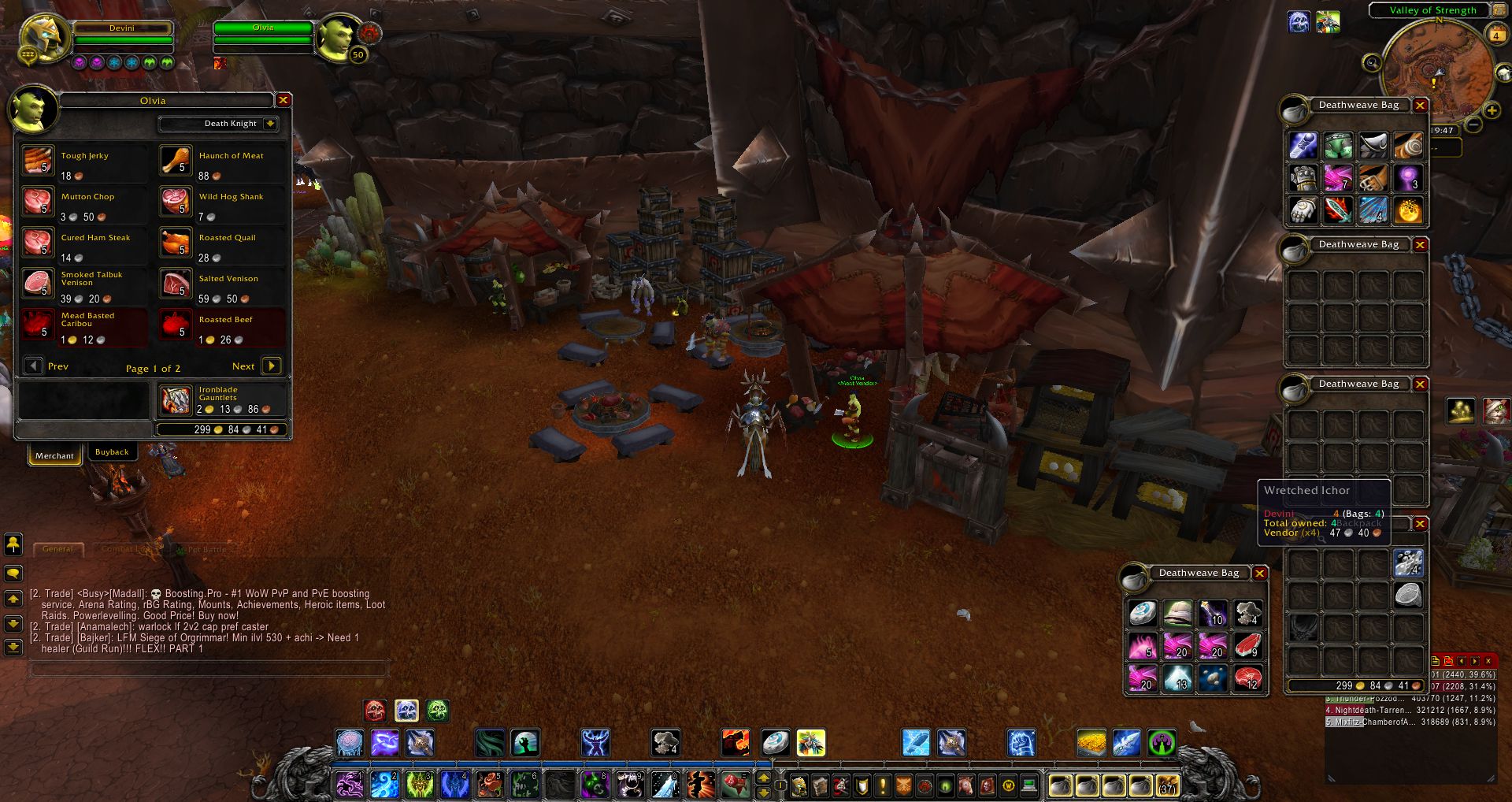The height and width of the screenshot is (802, 1512).
Task: Close the Olvia merchant window
Action: point(283,100)
